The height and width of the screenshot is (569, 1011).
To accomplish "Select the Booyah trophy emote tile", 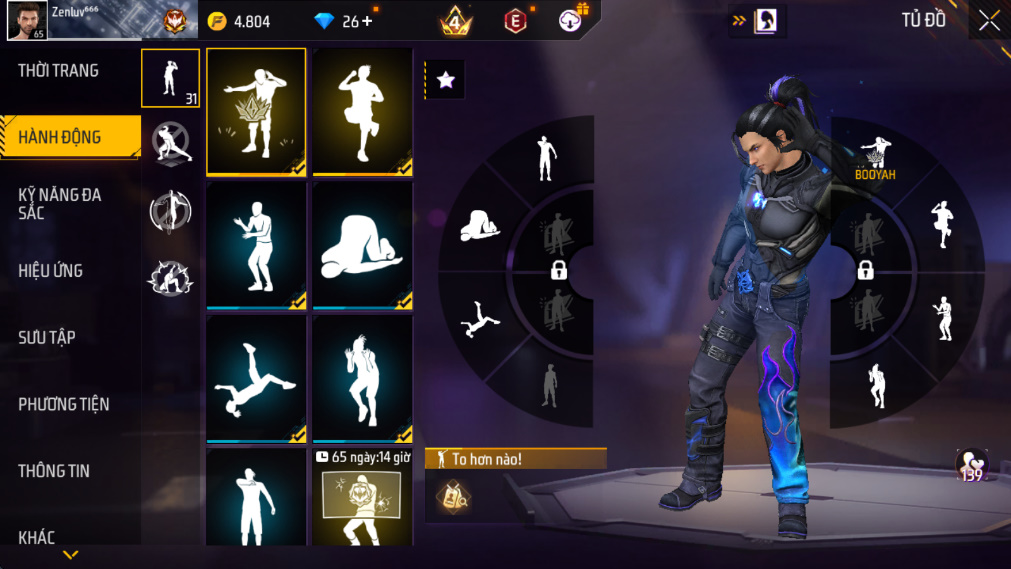I will tap(256, 111).
